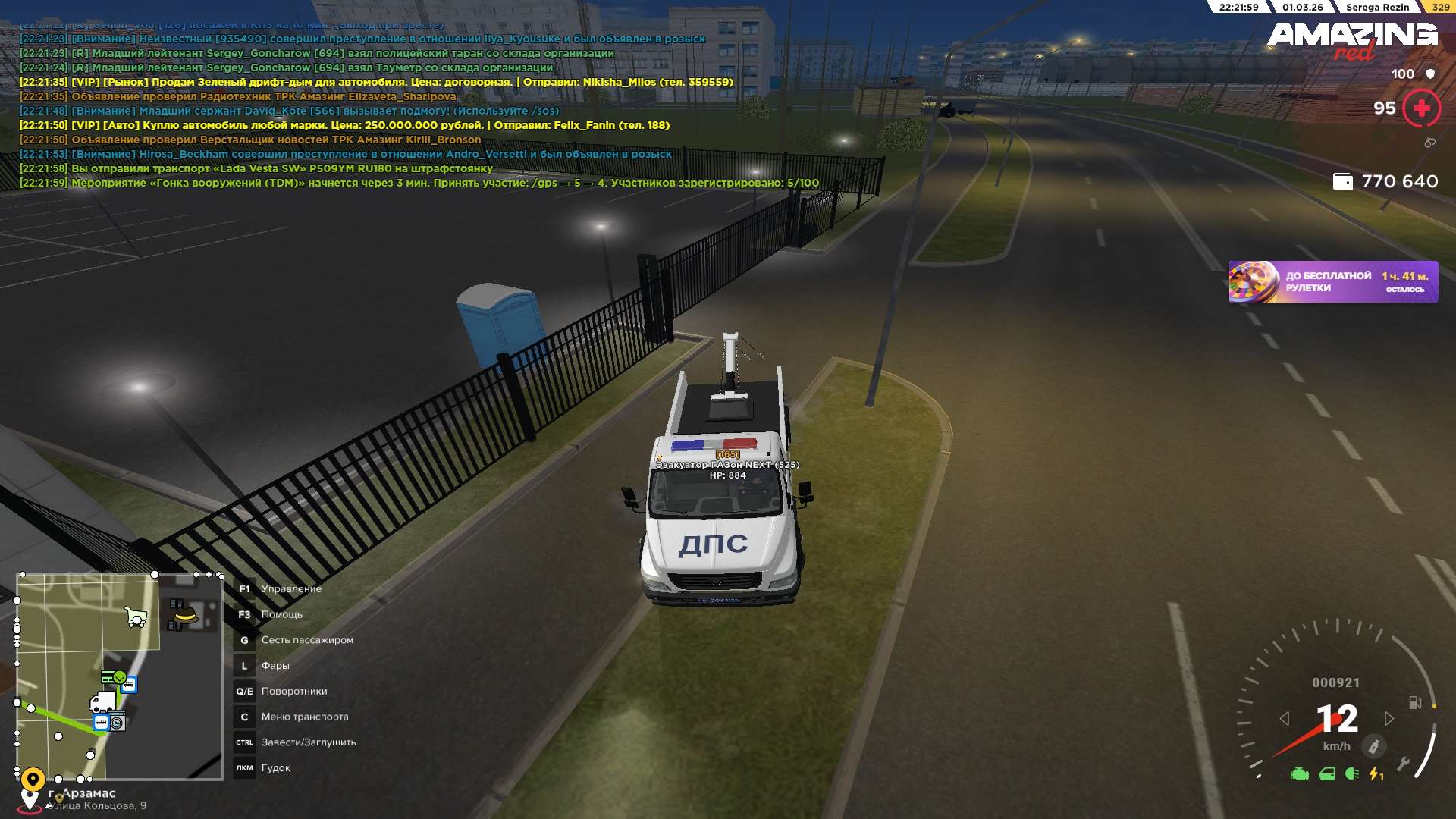Click the yellow location pin below minimap
The width and height of the screenshot is (1456, 819).
(x=33, y=779)
